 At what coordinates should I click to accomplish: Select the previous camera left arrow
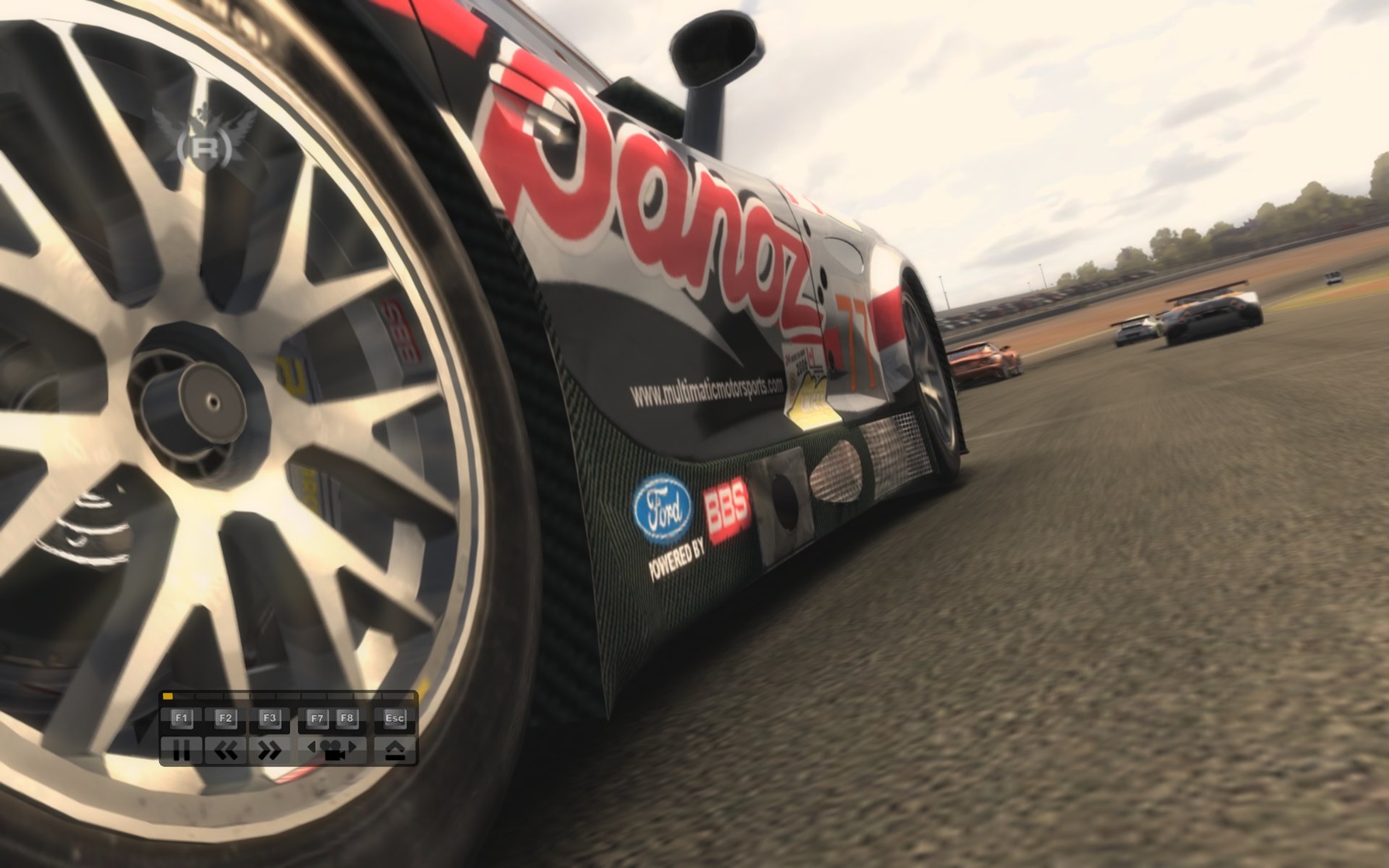pyautogui.click(x=311, y=747)
